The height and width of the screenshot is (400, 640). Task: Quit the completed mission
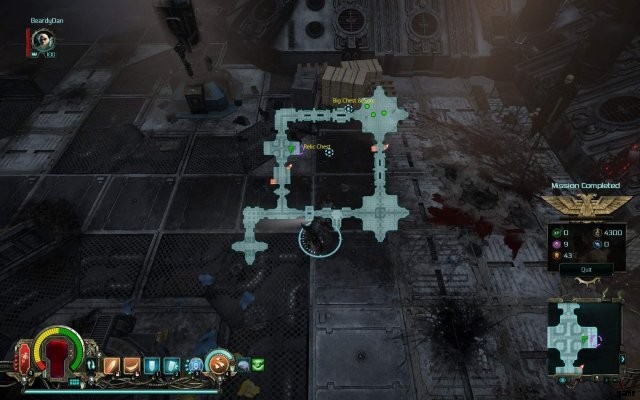point(573,269)
